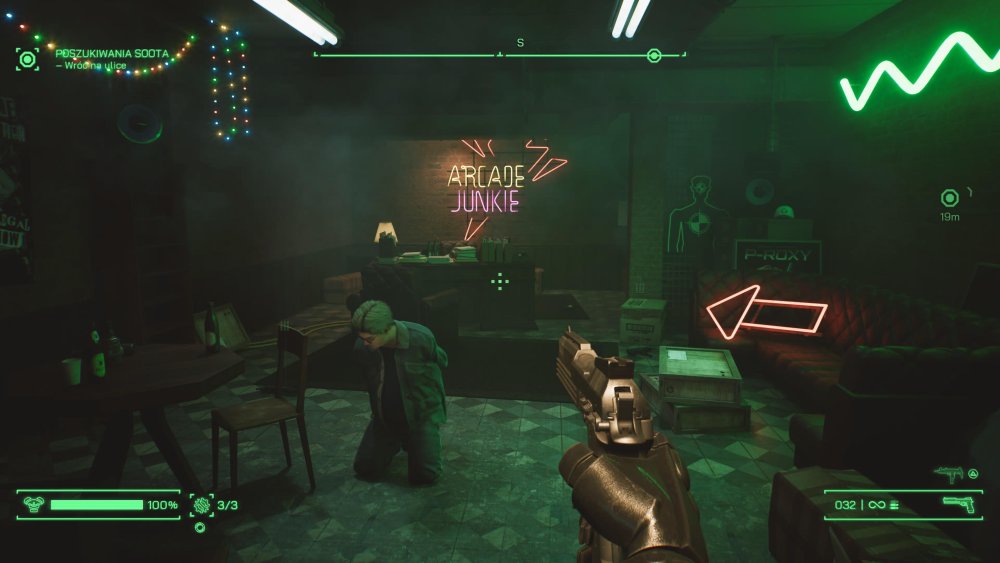Image resolution: width=1000 pixels, height=563 pixels.
Task: Click the 19m waypoint distance marker
Action: [950, 197]
